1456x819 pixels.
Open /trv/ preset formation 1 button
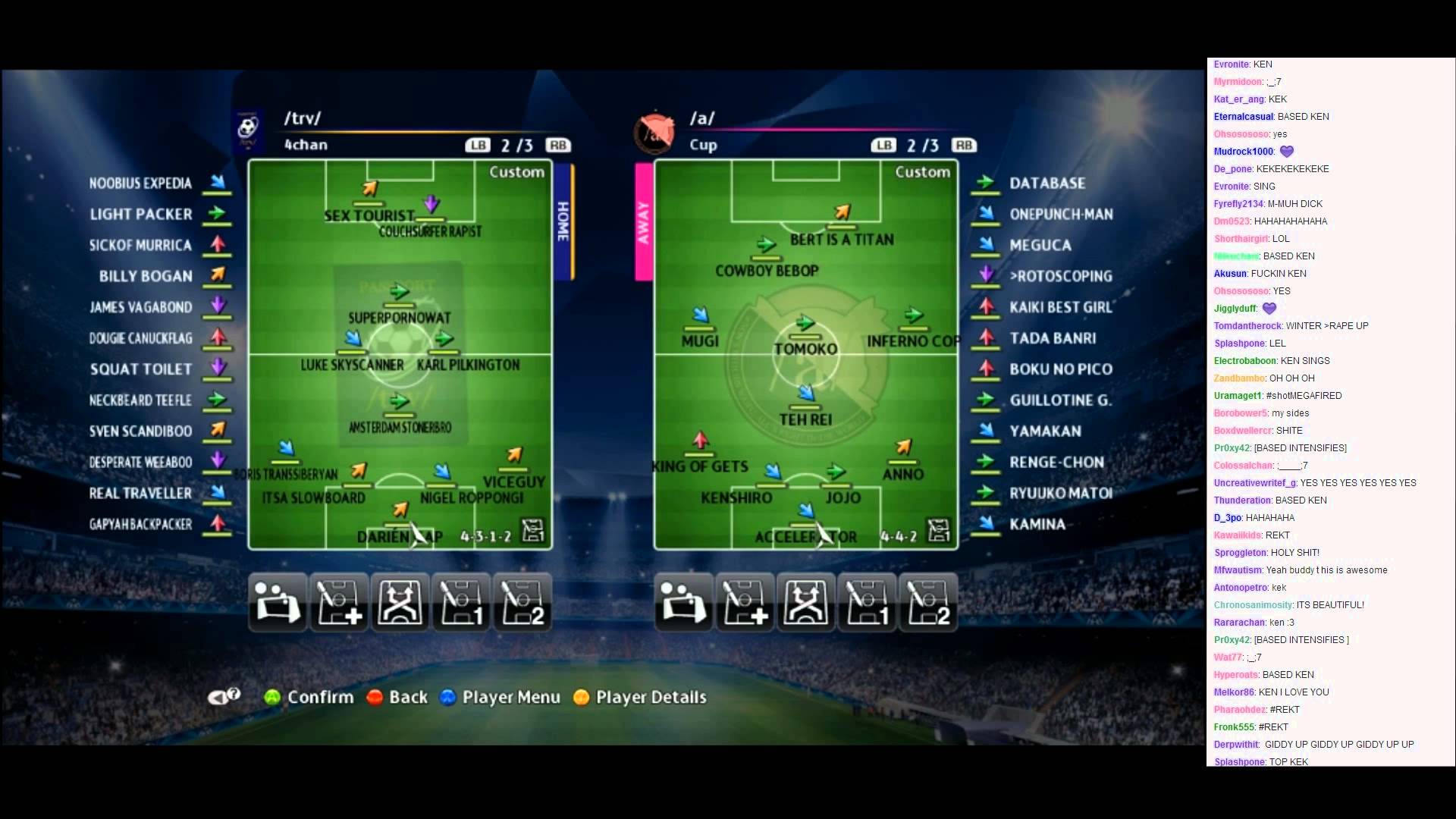point(461,603)
